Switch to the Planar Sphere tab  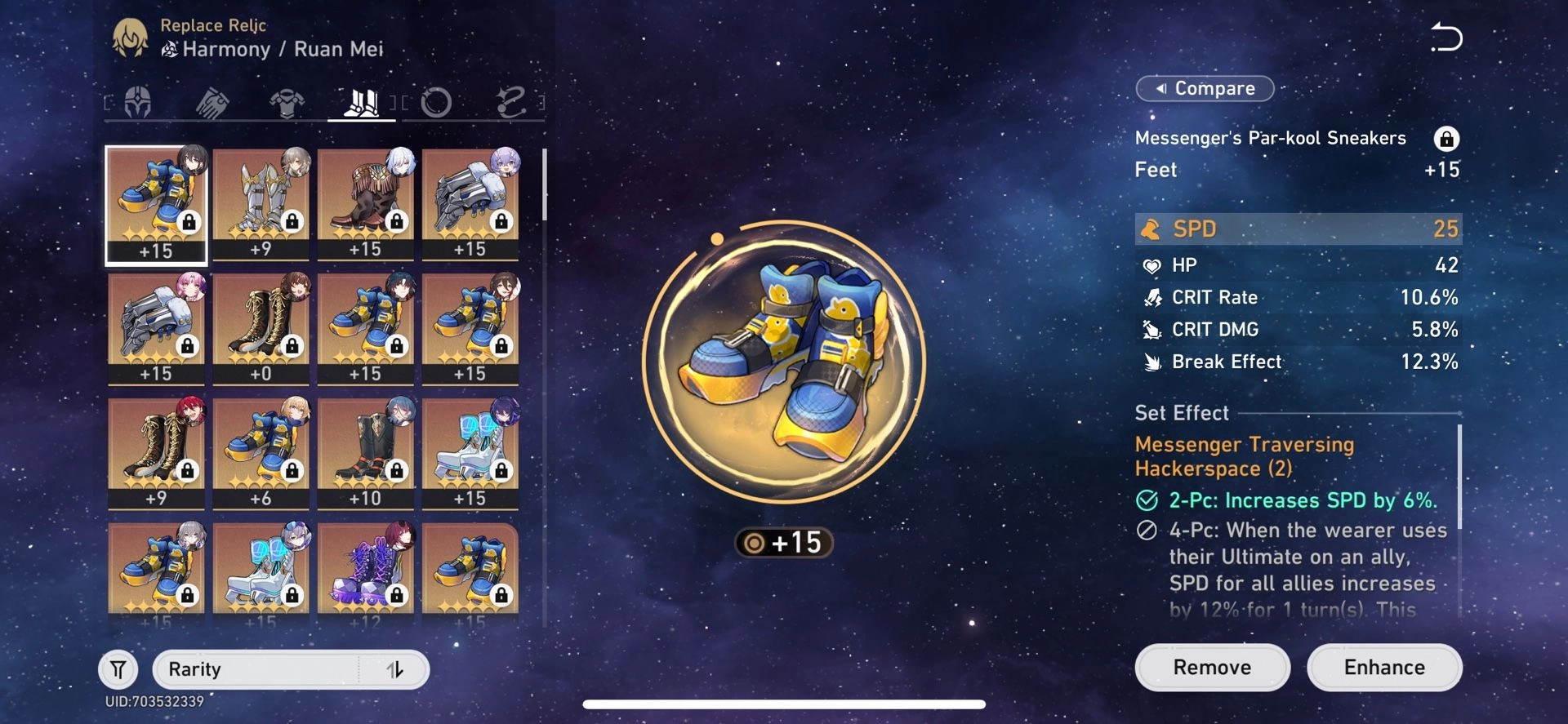click(x=439, y=101)
